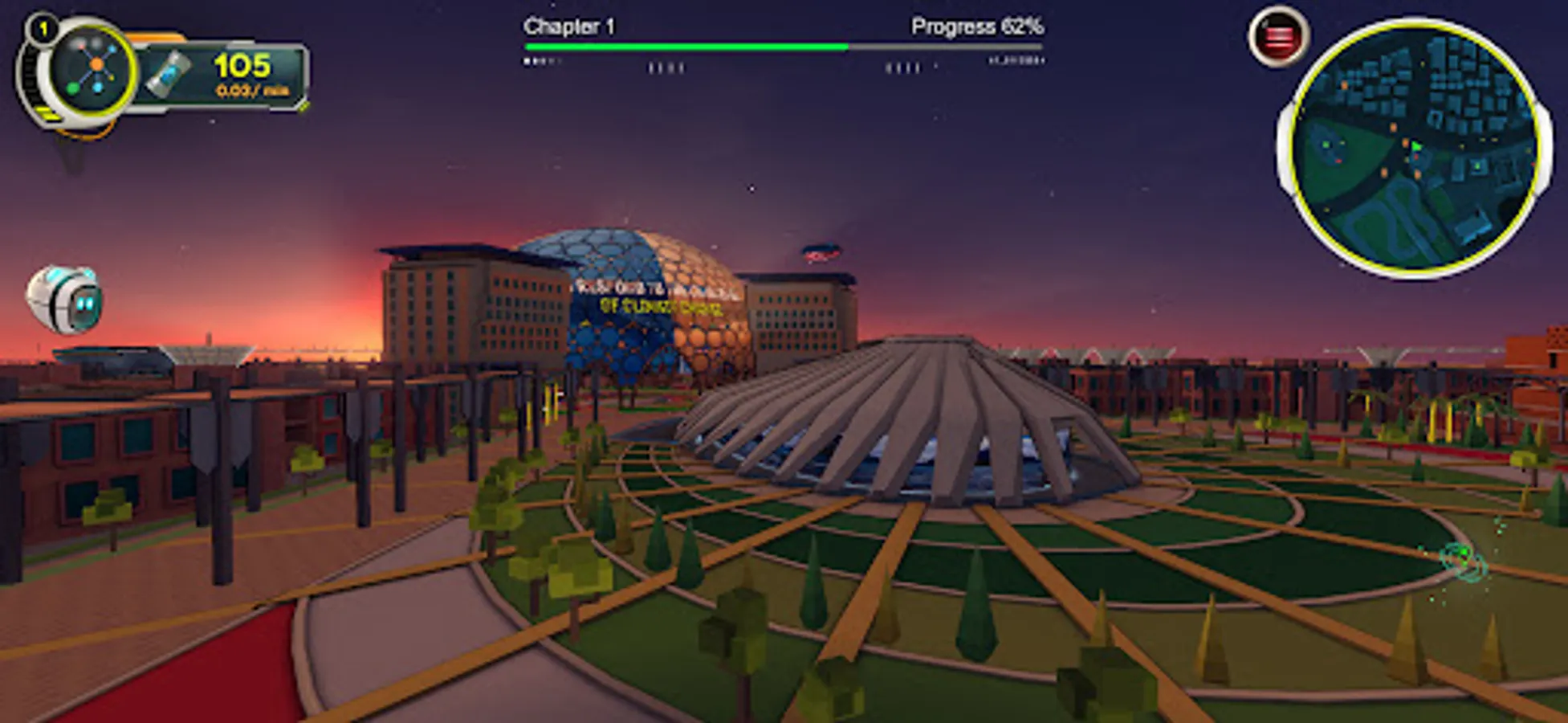The width and height of the screenshot is (1568, 723).
Task: Select the Progress 62% text
Action: (x=975, y=27)
